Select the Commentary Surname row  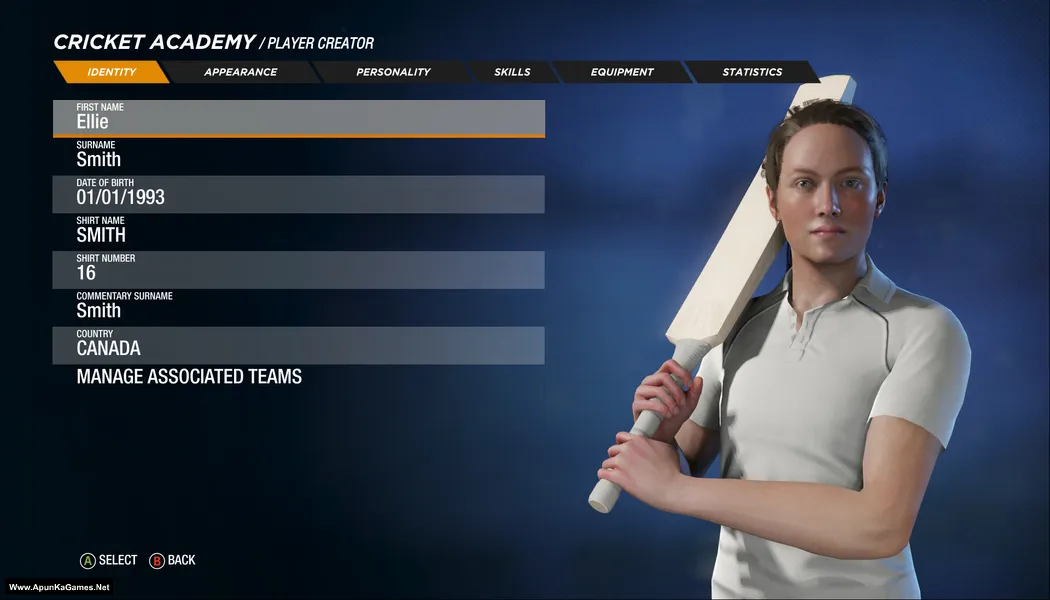(298, 308)
